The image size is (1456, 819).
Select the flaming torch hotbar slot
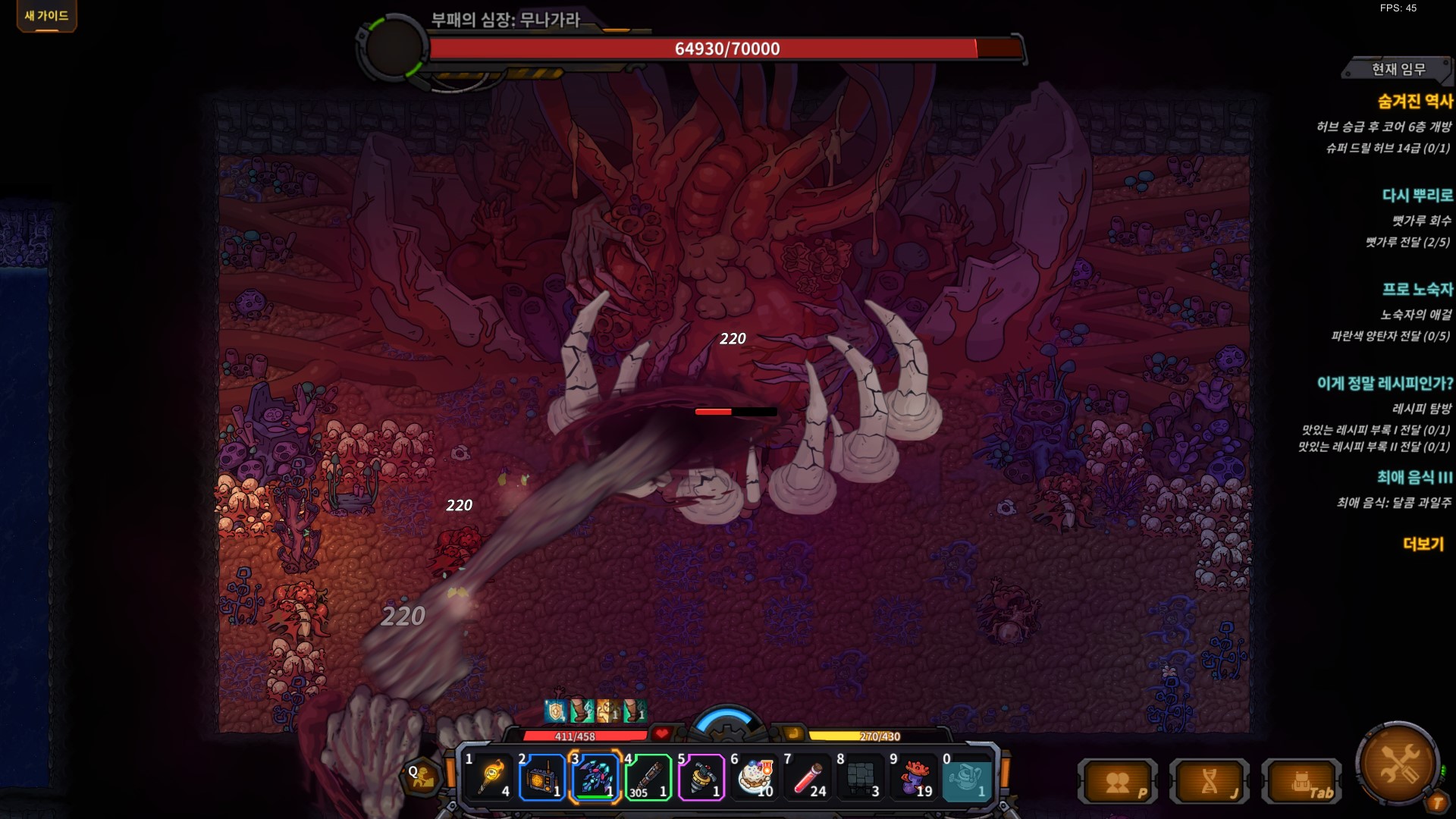(489, 777)
